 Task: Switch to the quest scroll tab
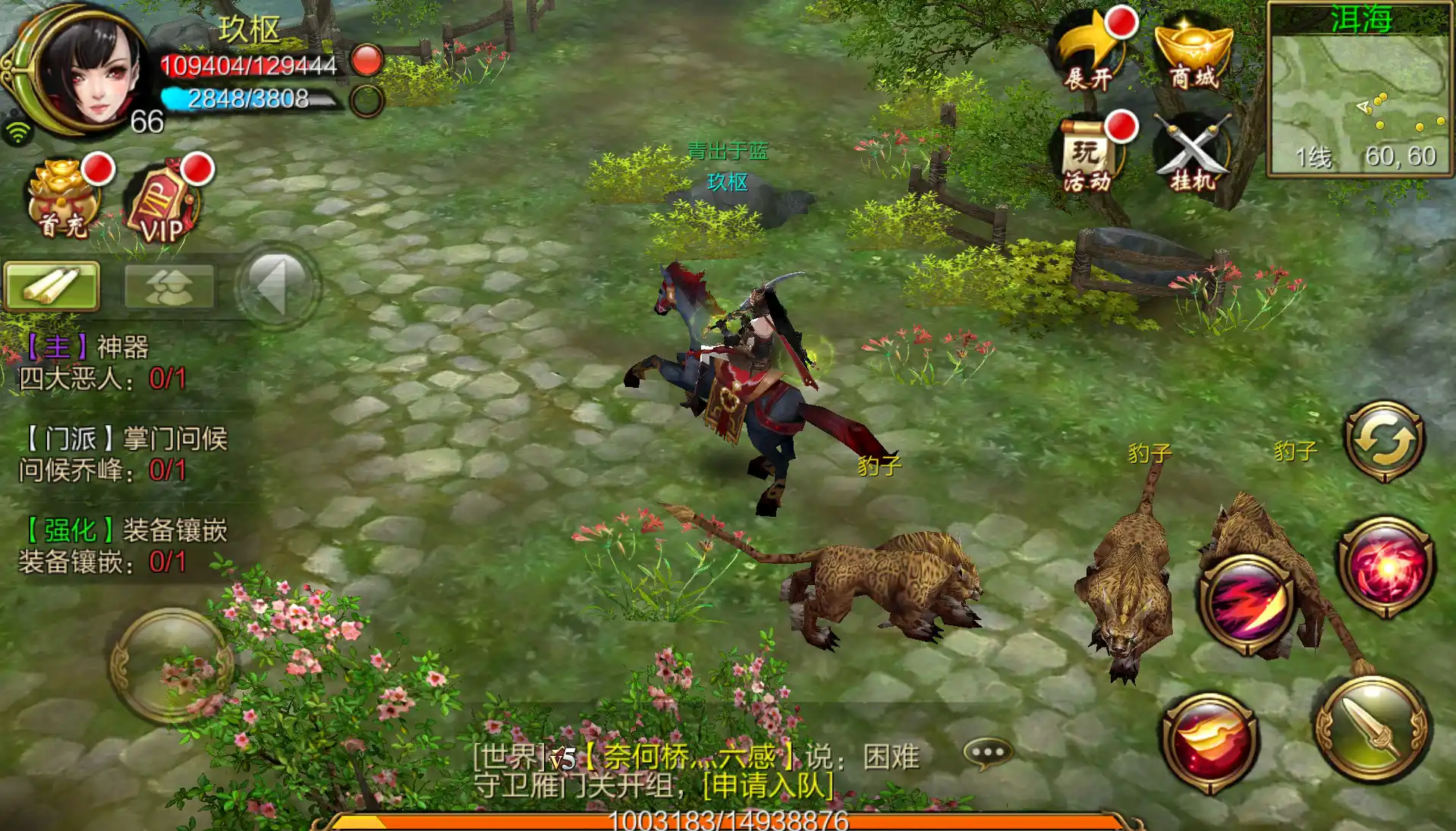tap(52, 286)
